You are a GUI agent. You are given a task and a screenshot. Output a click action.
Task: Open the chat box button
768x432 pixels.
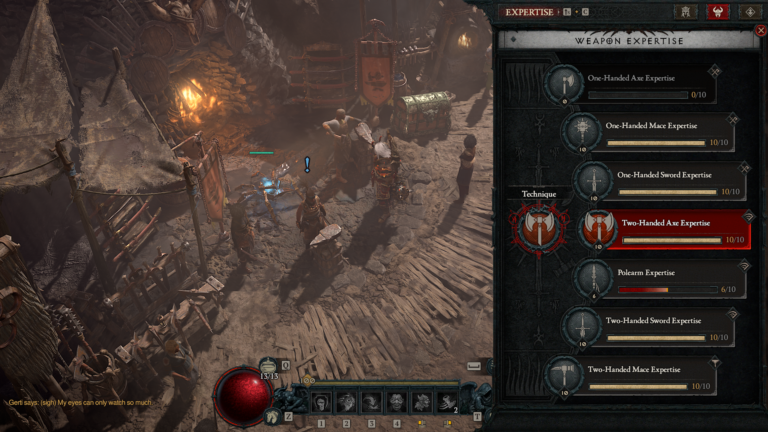(472, 367)
